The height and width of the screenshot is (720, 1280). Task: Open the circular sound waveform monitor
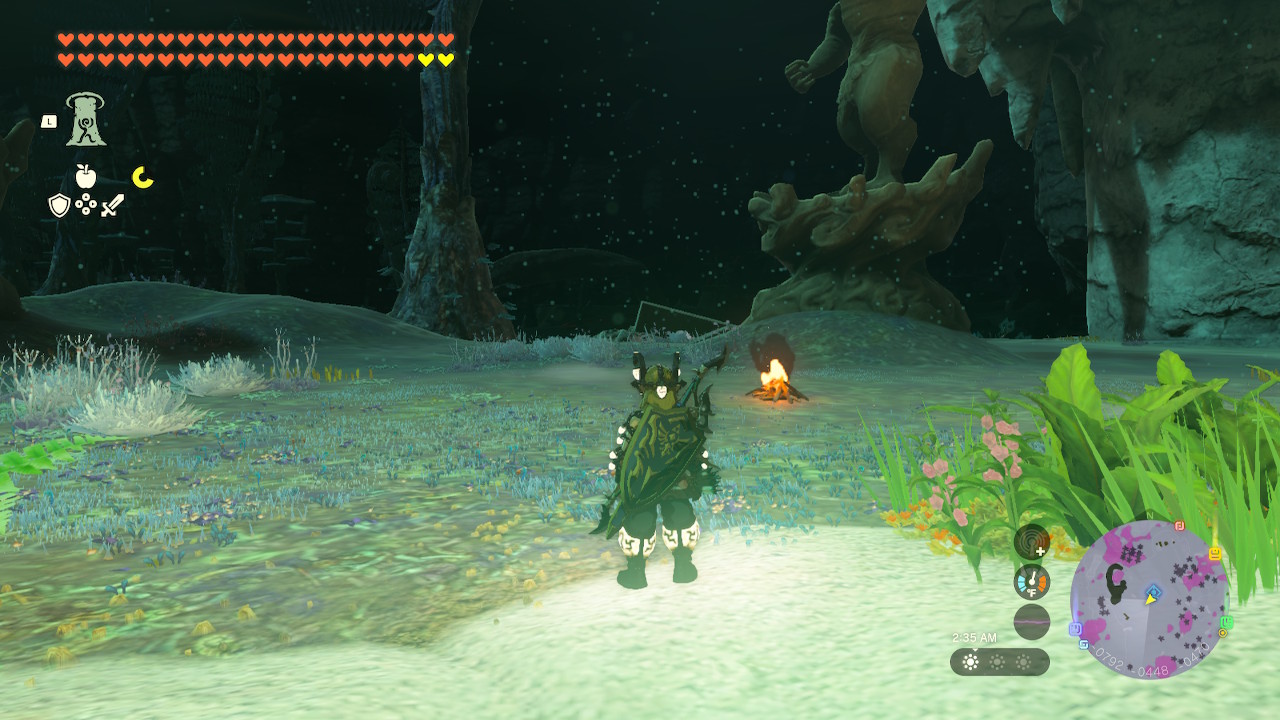click(x=1031, y=621)
